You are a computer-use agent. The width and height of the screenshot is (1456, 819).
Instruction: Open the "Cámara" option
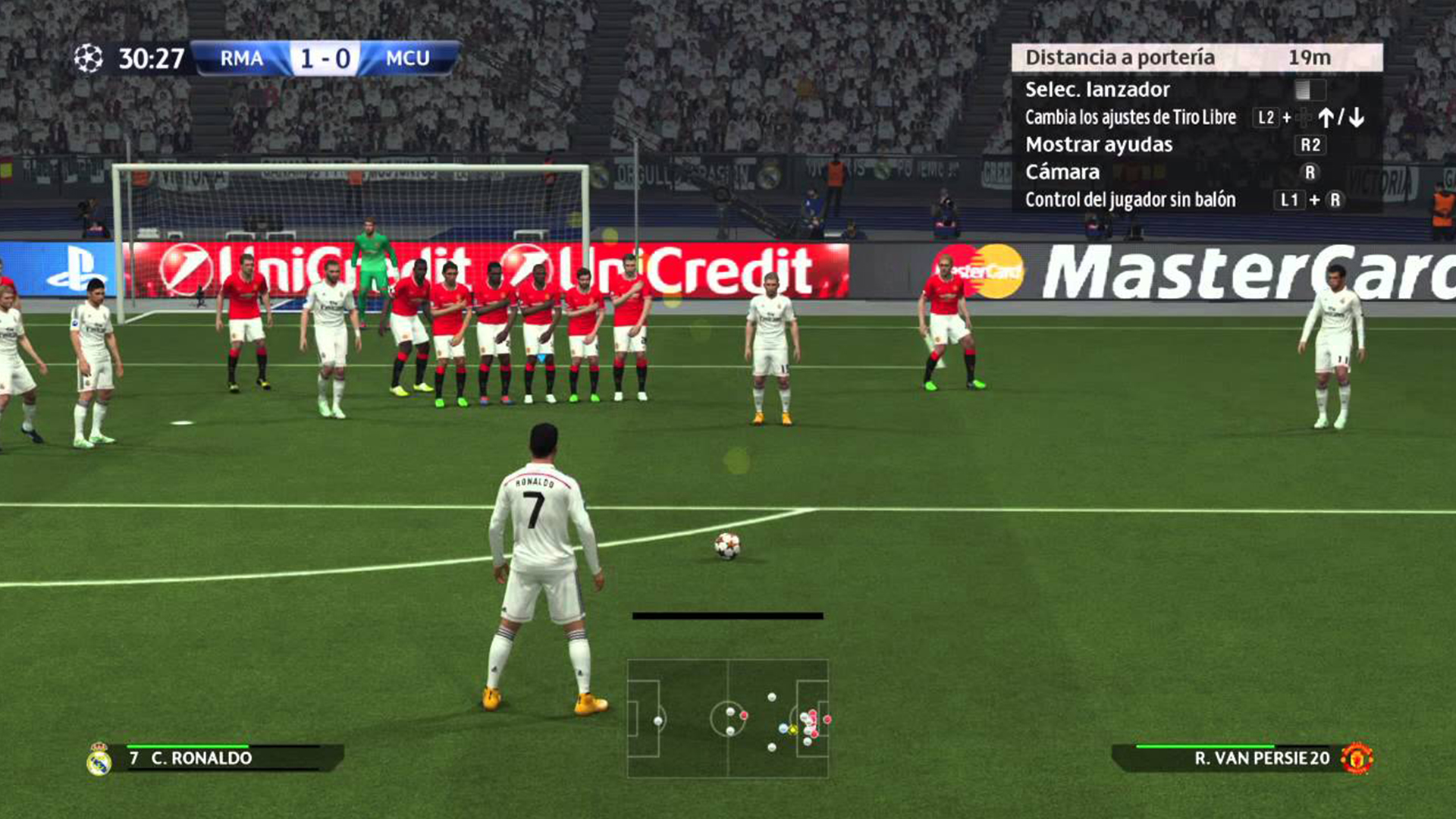(1062, 172)
